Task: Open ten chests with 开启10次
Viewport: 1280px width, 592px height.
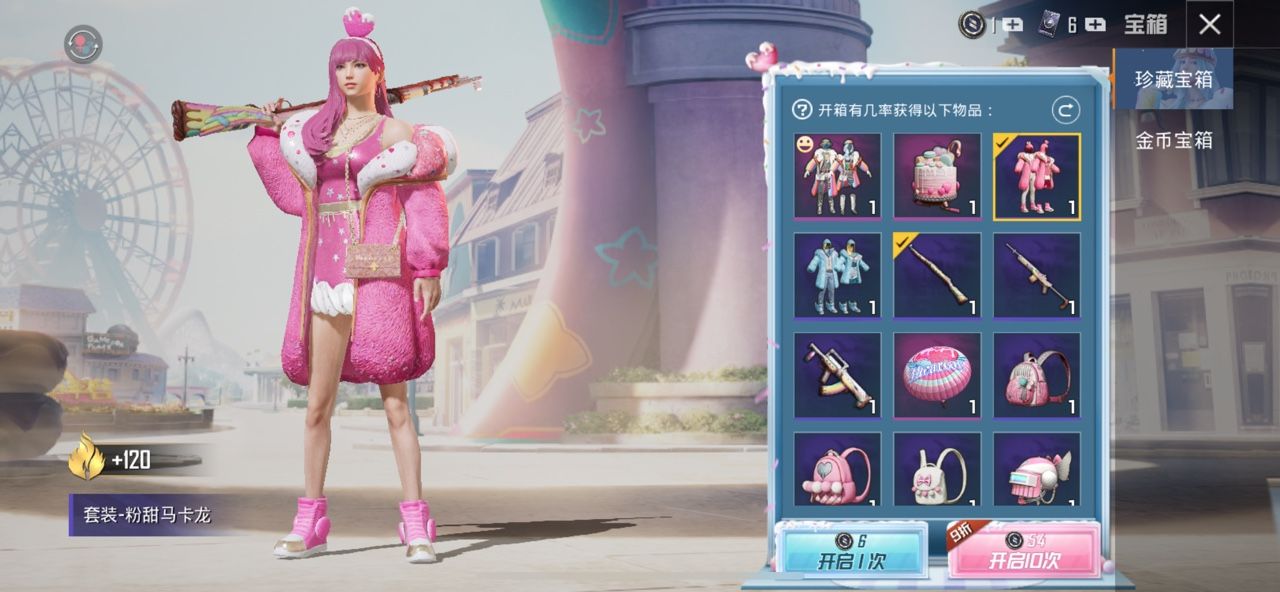Action: coord(1023,551)
